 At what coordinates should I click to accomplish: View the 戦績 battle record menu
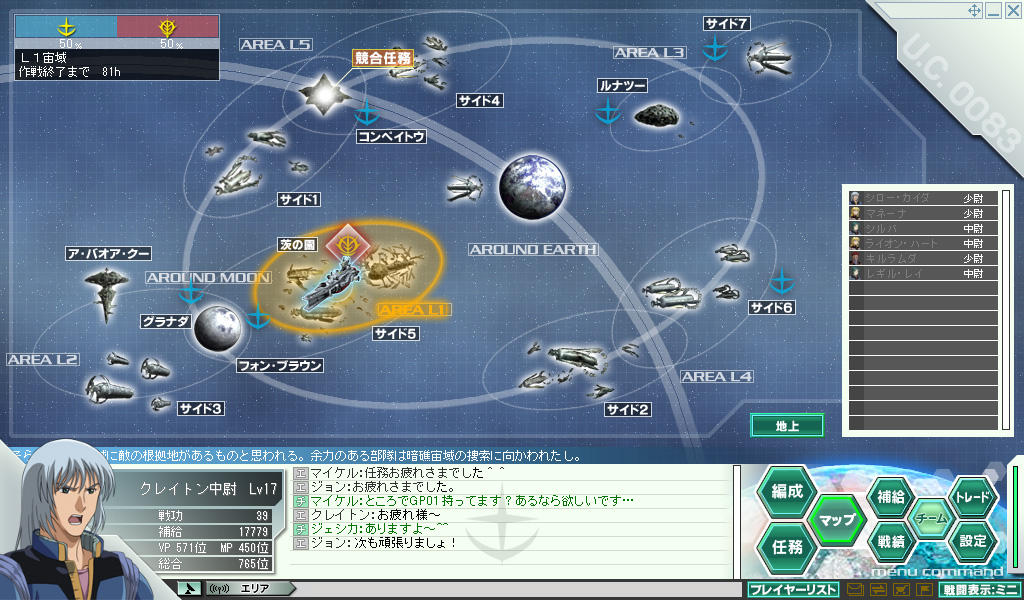pos(891,541)
